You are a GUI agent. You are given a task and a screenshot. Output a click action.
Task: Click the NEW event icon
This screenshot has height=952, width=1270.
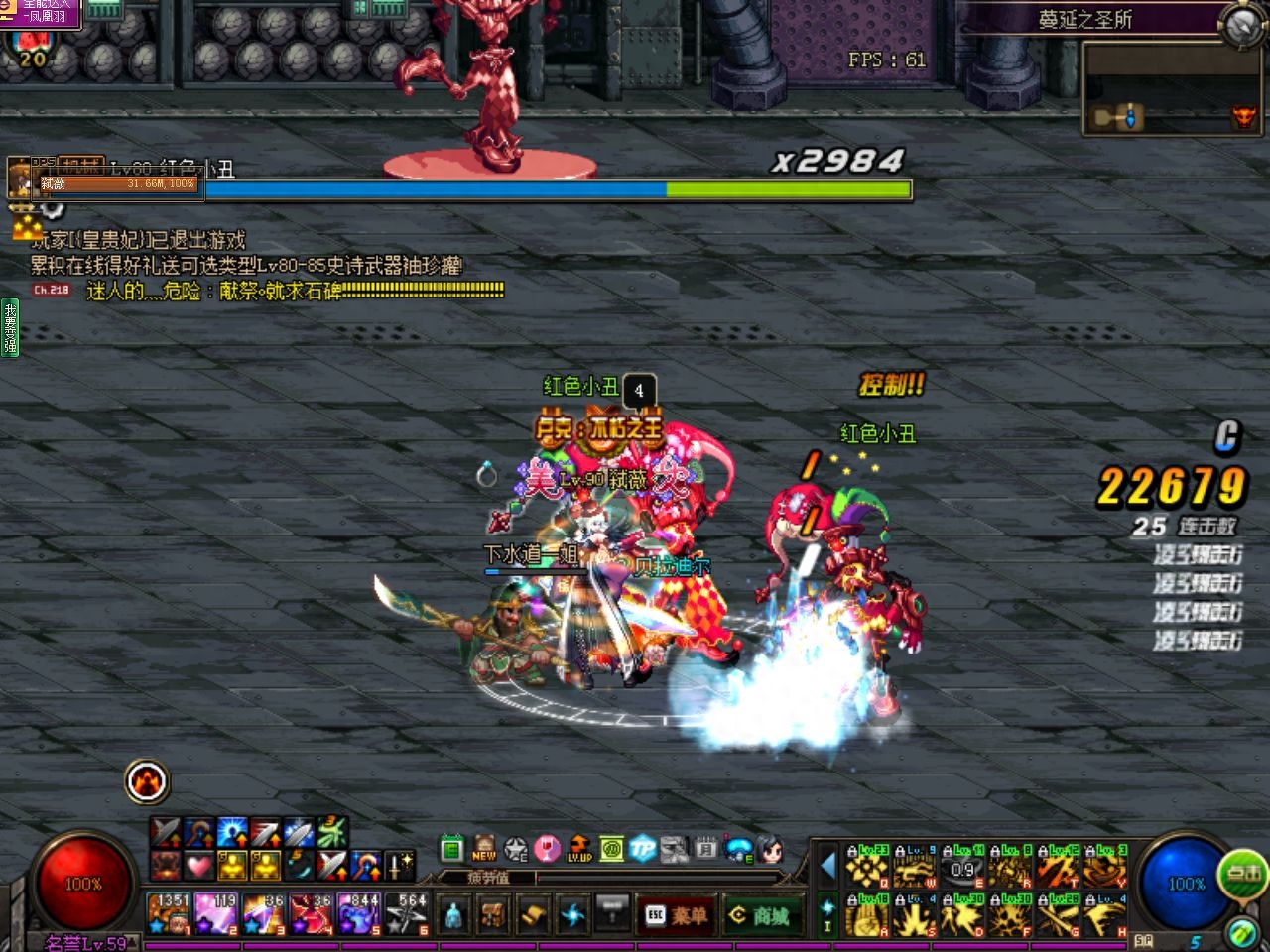click(x=484, y=848)
